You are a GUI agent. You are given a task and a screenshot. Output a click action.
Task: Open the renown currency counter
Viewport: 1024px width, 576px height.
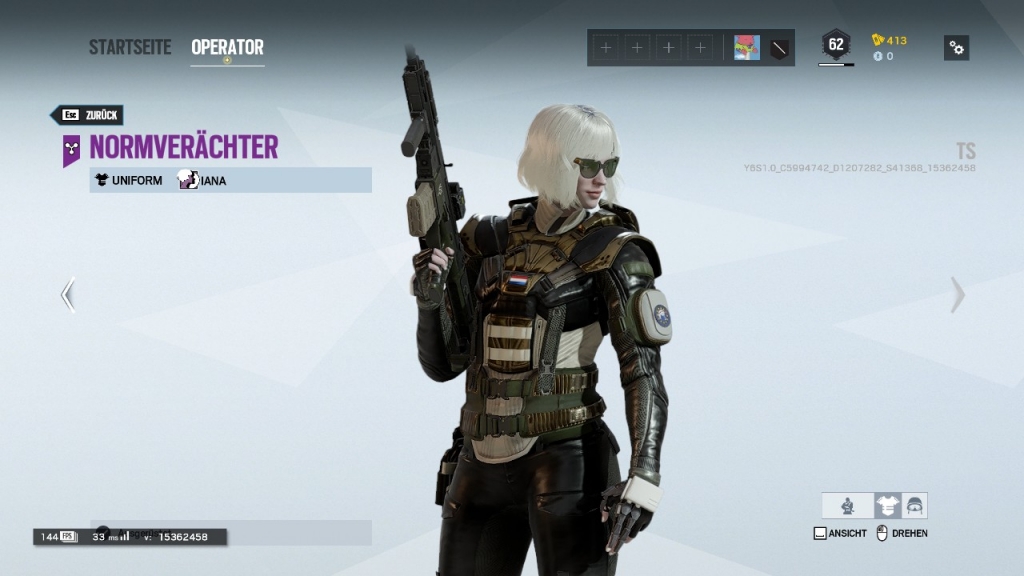(889, 40)
